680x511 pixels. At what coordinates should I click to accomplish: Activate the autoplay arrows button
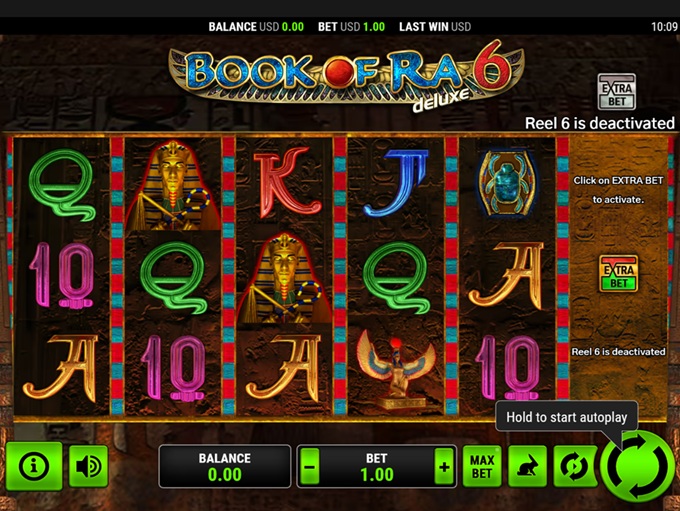(574, 467)
